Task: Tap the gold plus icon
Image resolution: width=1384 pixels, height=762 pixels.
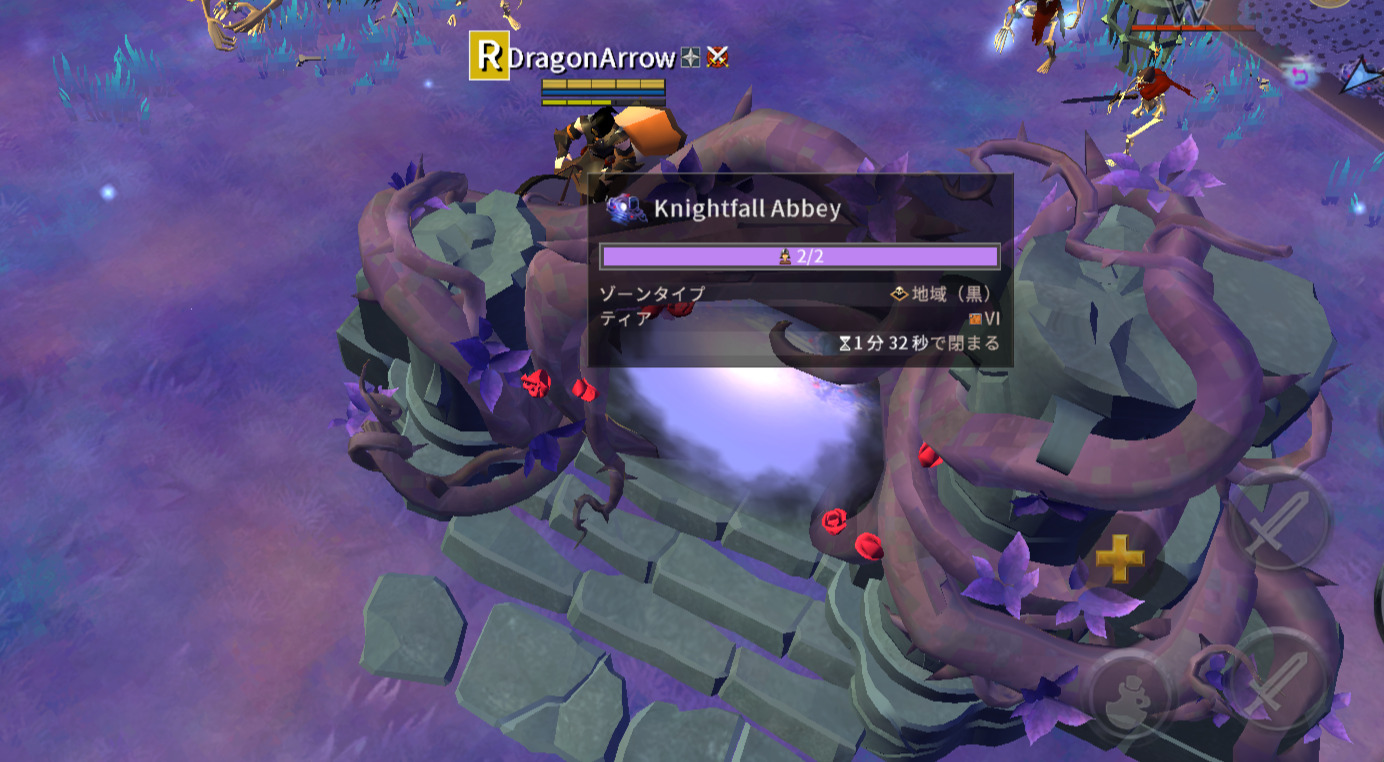Action: [1119, 558]
